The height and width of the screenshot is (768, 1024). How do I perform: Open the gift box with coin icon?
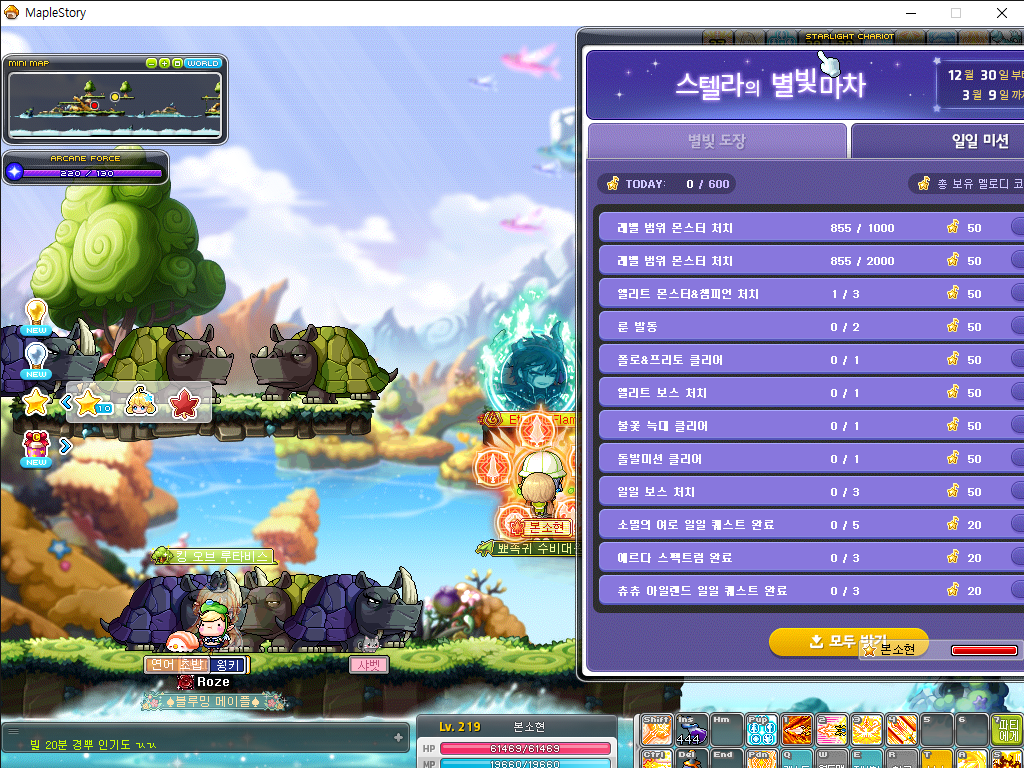coord(36,444)
